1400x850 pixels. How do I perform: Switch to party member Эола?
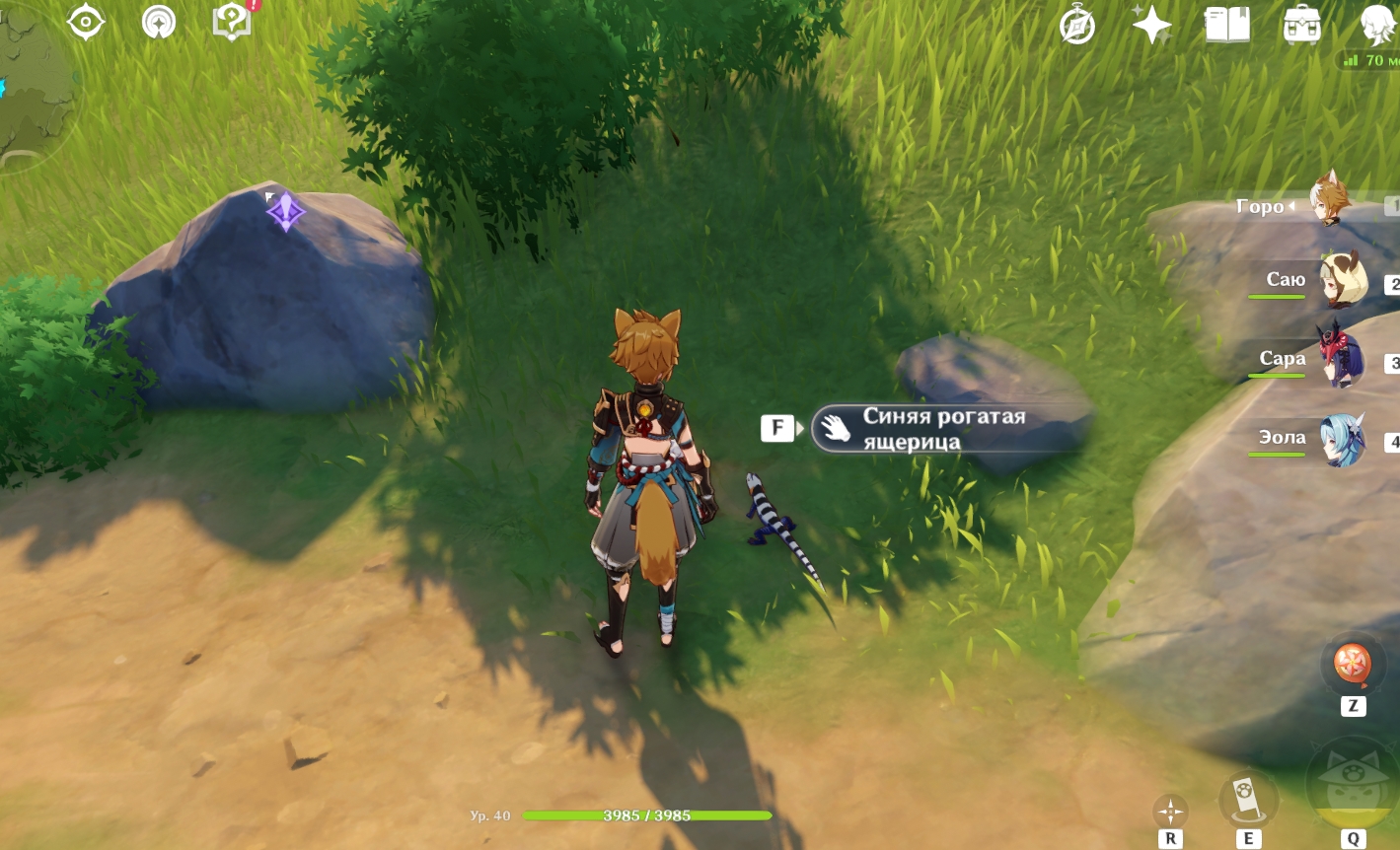[x=1343, y=439]
